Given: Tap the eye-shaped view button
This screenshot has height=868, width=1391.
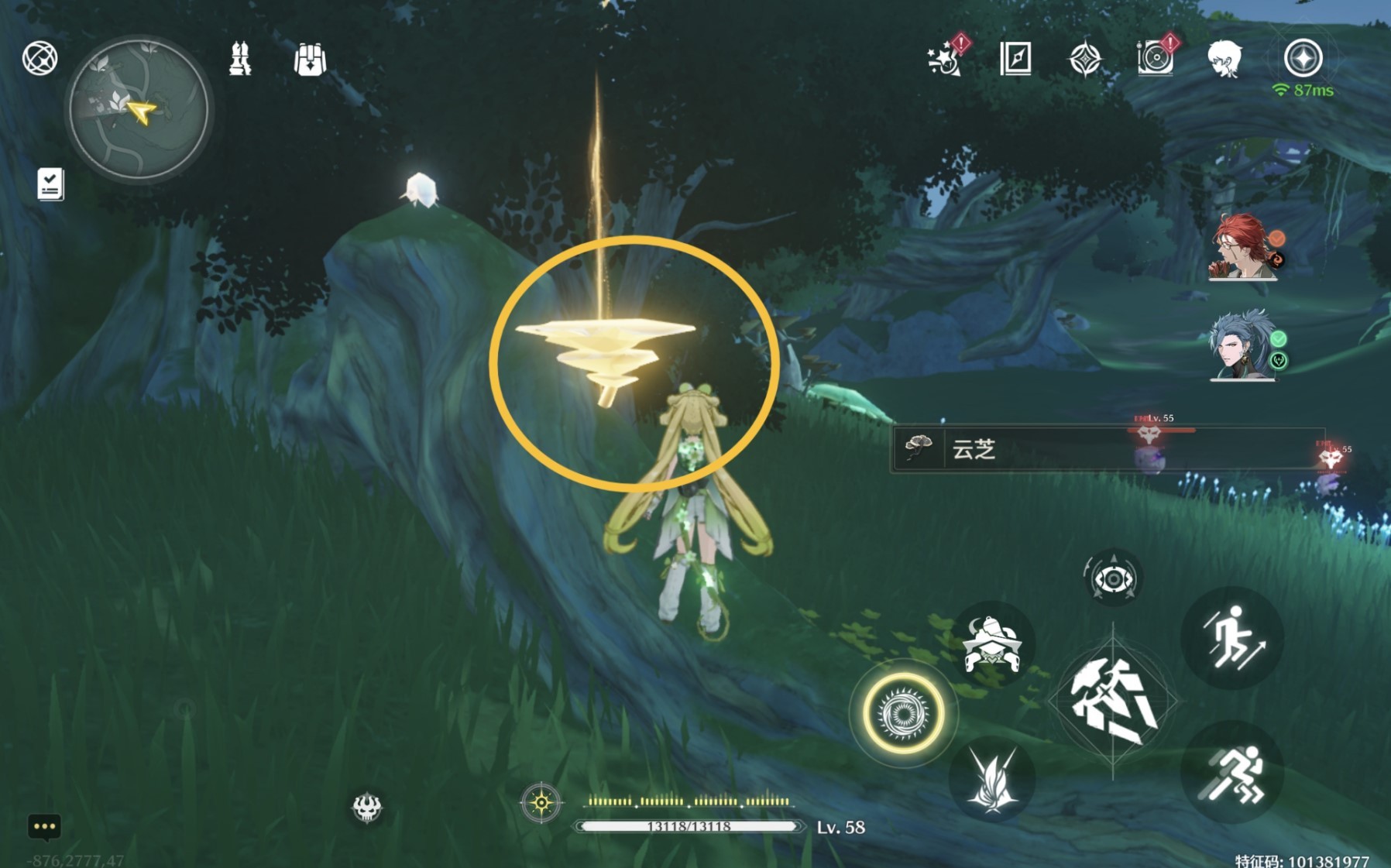Looking at the screenshot, I should pyautogui.click(x=1113, y=578).
